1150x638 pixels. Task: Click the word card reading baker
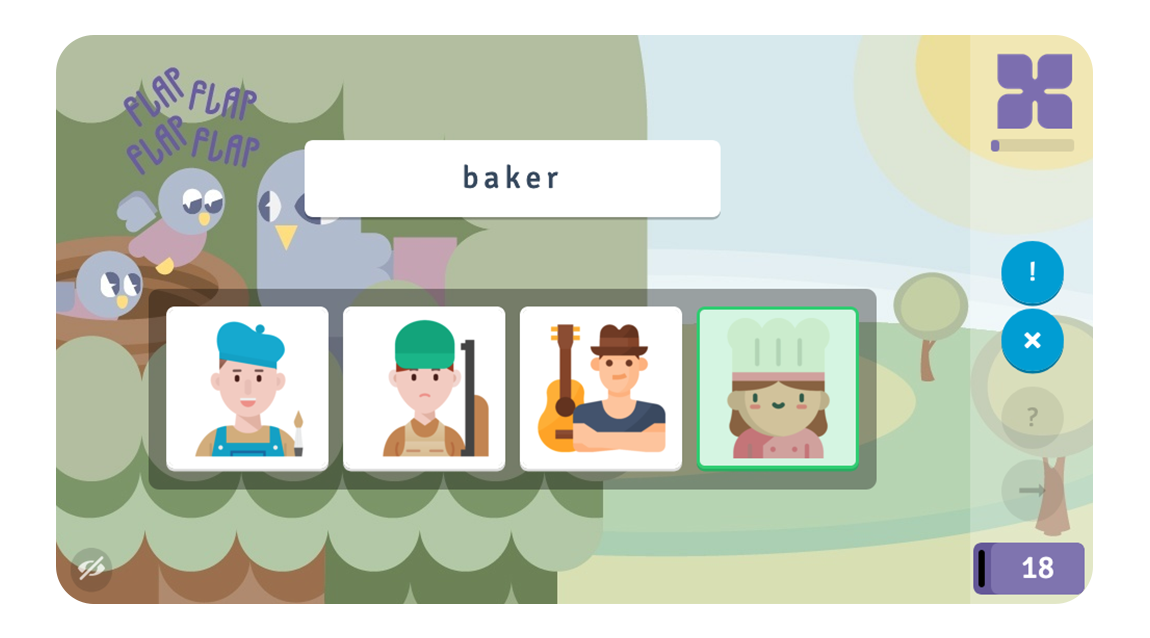(512, 178)
